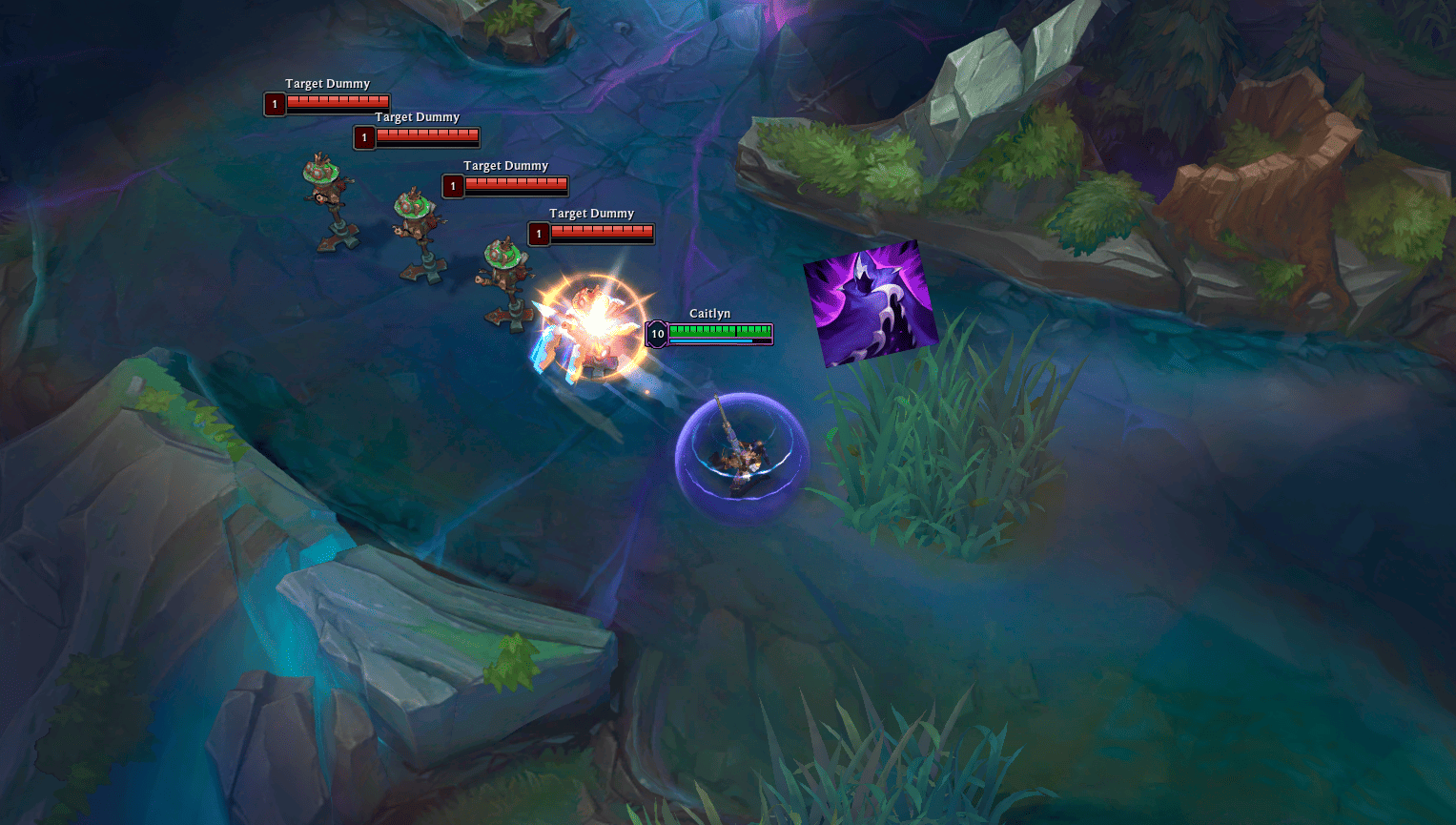
Task: Click the Caitlyn name label
Action: tap(709, 313)
